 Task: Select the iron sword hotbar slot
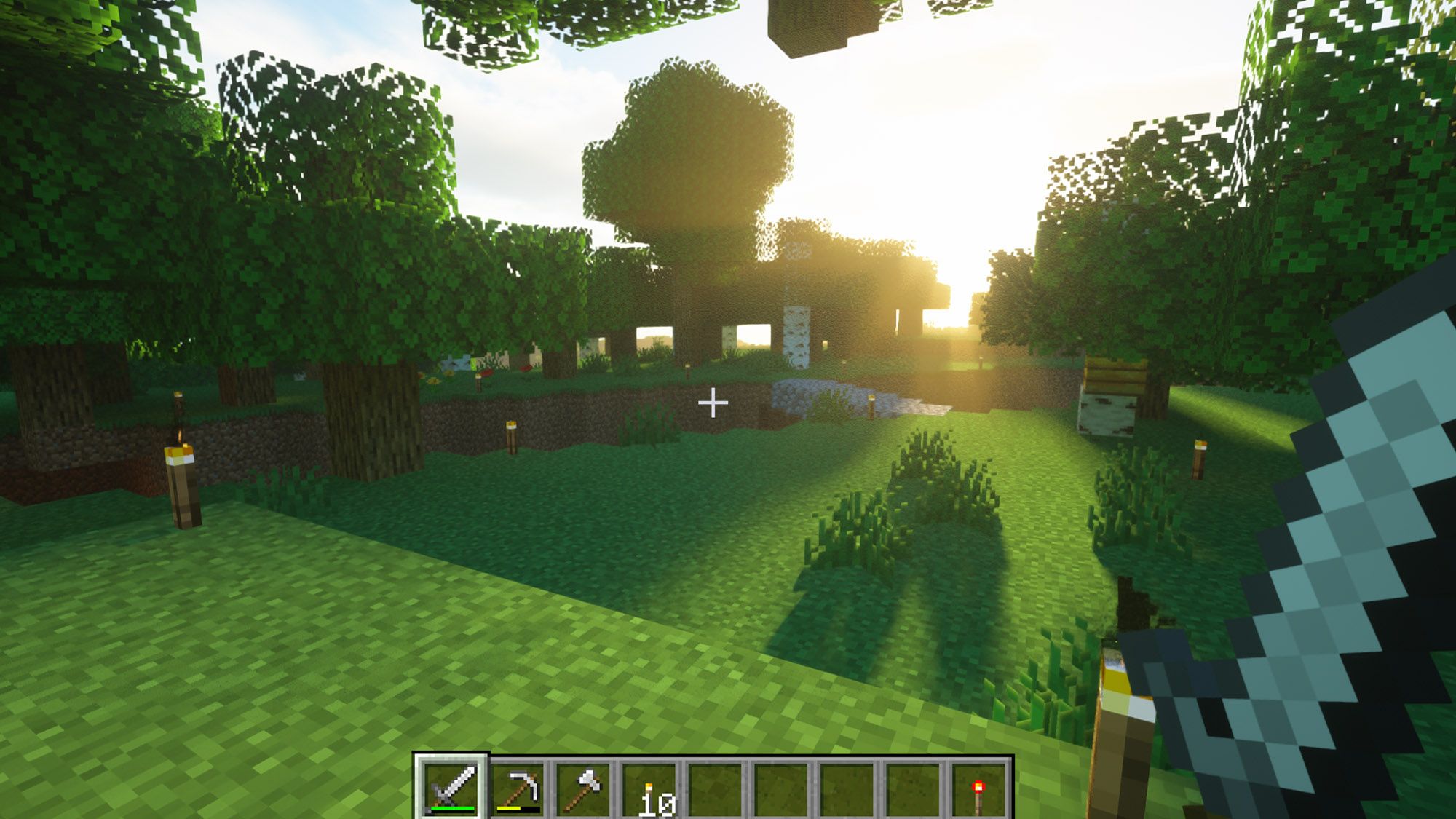451,788
